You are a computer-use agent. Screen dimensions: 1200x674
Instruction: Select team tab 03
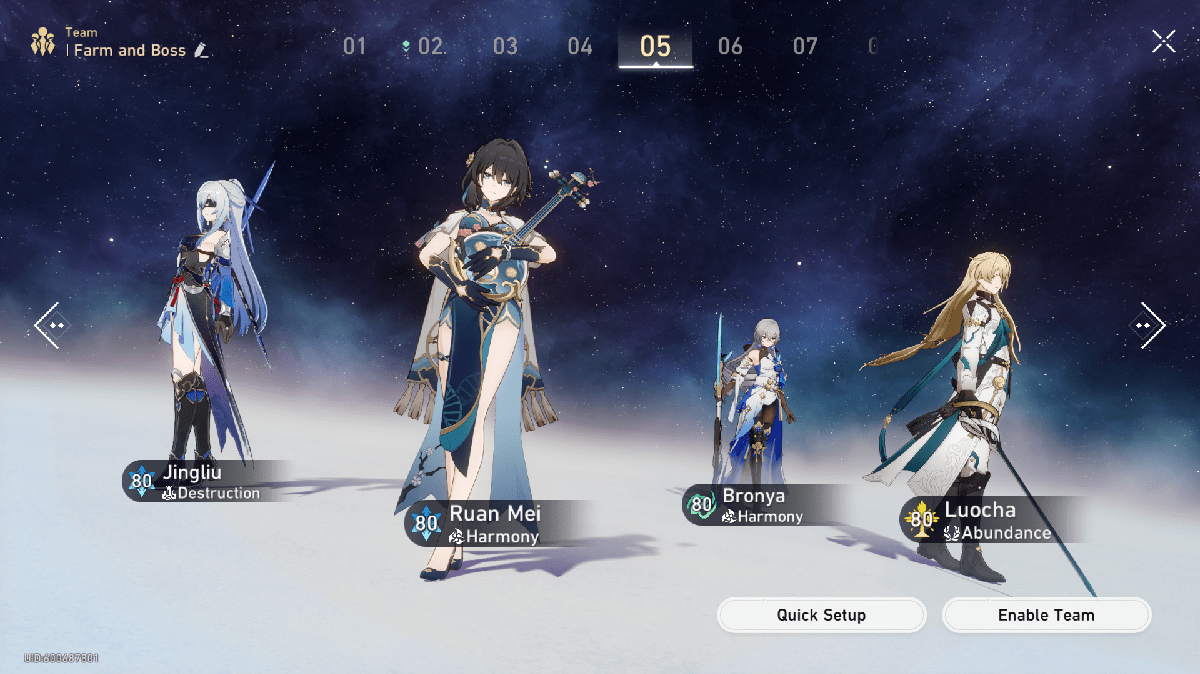pyautogui.click(x=505, y=46)
